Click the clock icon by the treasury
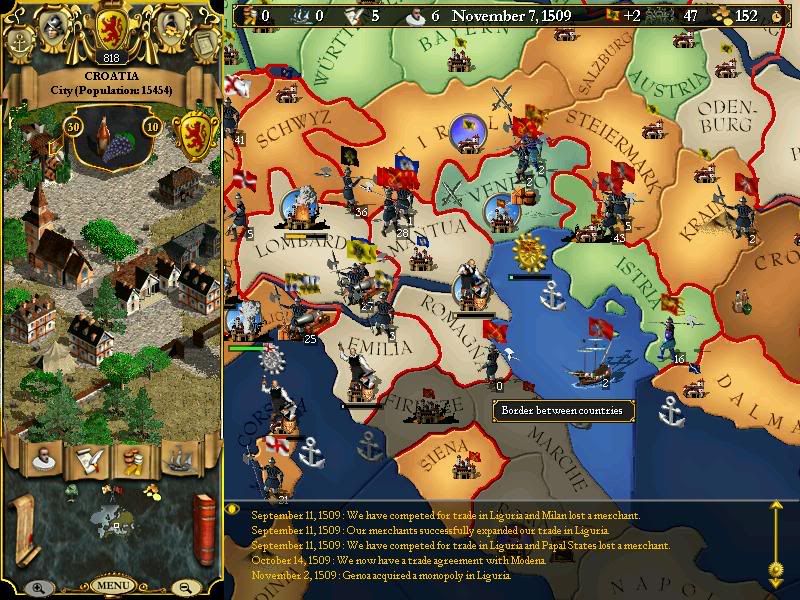Viewport: 800px width, 600px height. click(777, 15)
